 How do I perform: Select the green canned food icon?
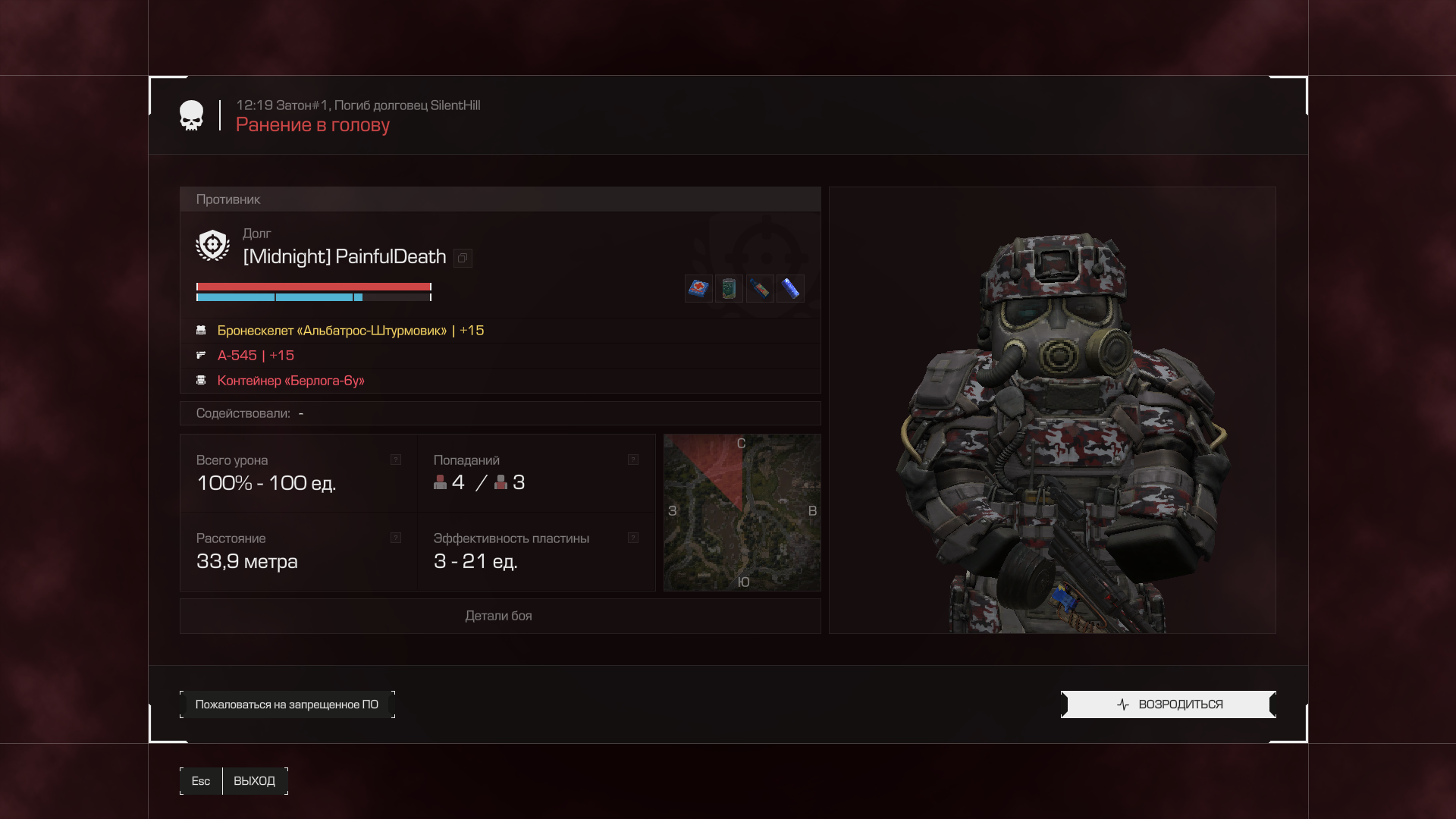click(x=729, y=289)
